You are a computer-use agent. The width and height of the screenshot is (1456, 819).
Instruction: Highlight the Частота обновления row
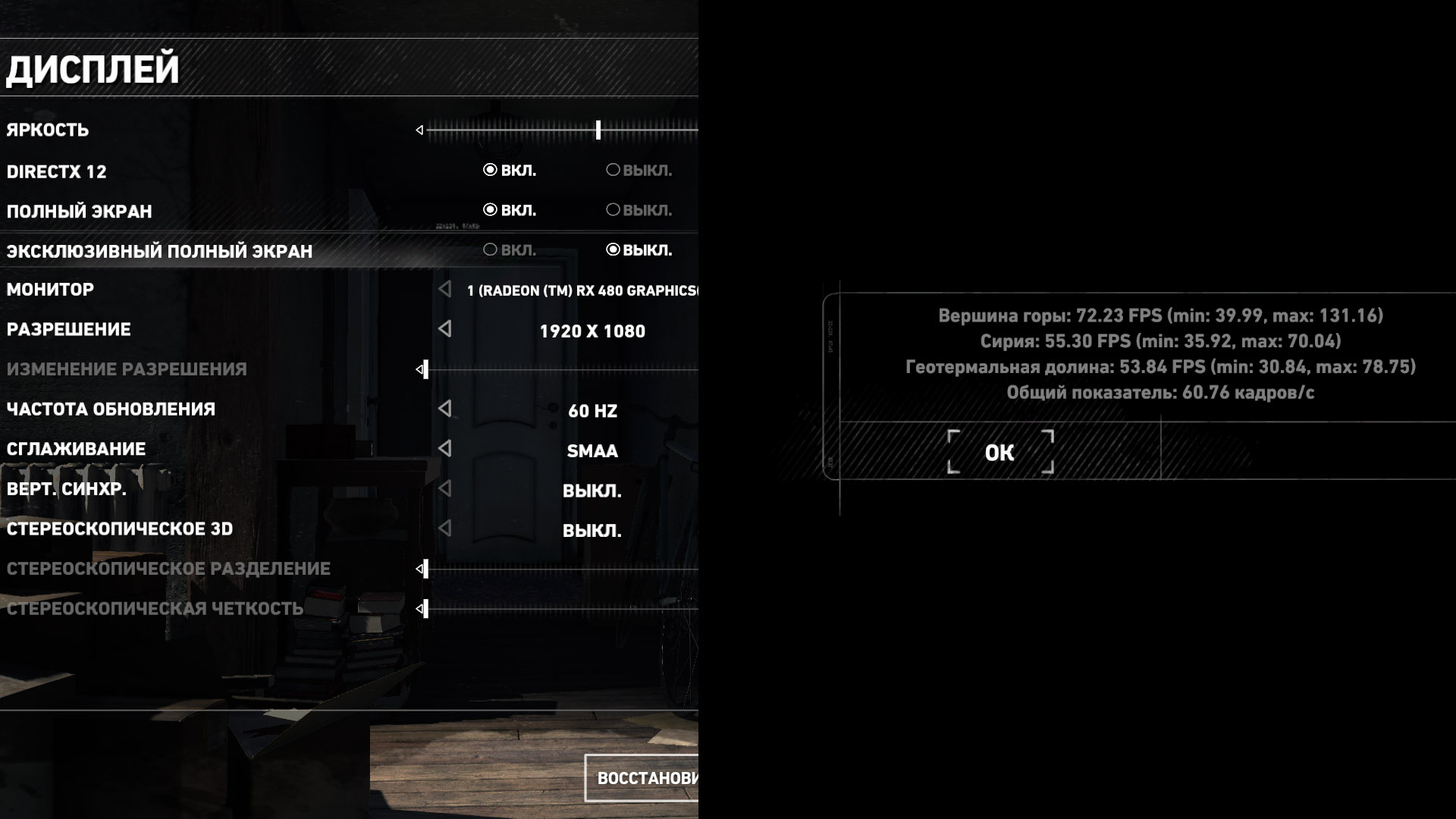(x=111, y=409)
